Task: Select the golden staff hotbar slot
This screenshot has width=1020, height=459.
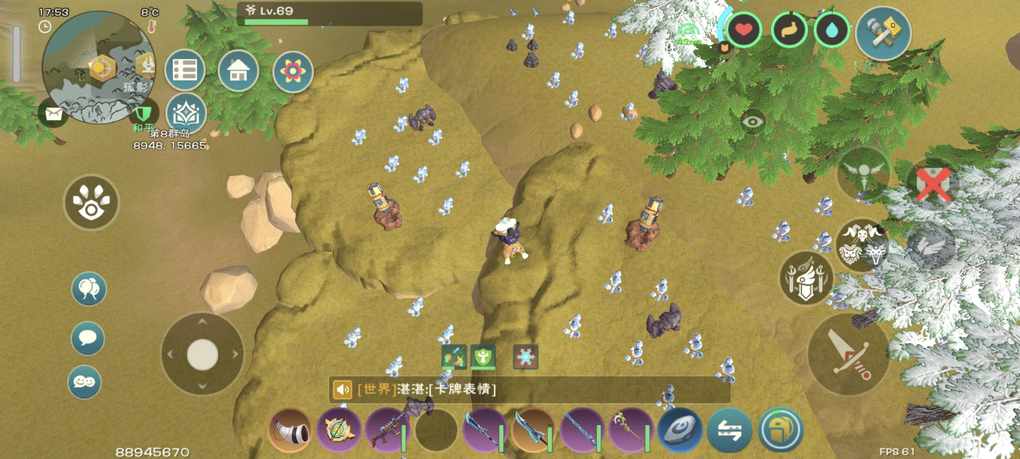Action: (632, 431)
